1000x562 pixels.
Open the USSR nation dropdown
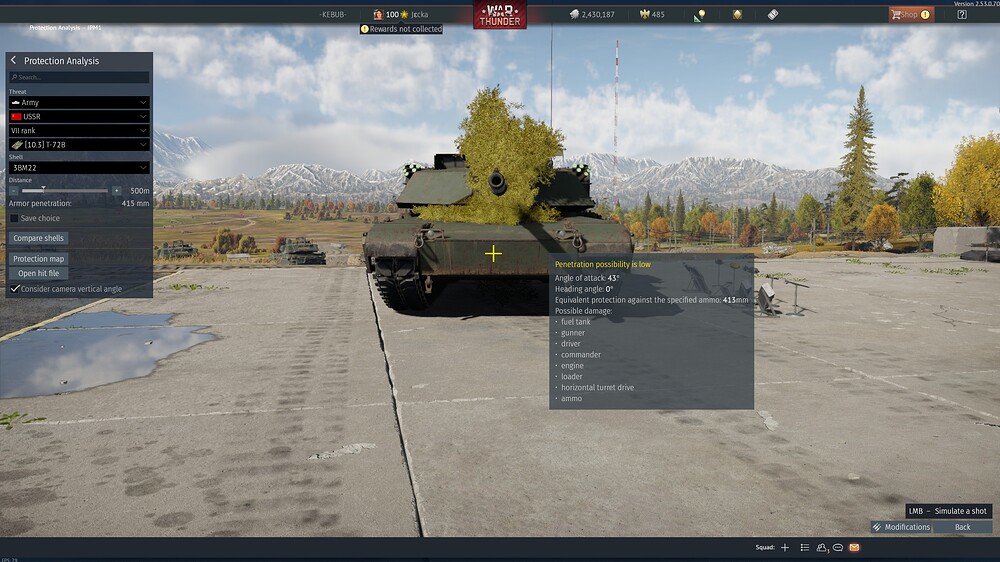pos(79,117)
